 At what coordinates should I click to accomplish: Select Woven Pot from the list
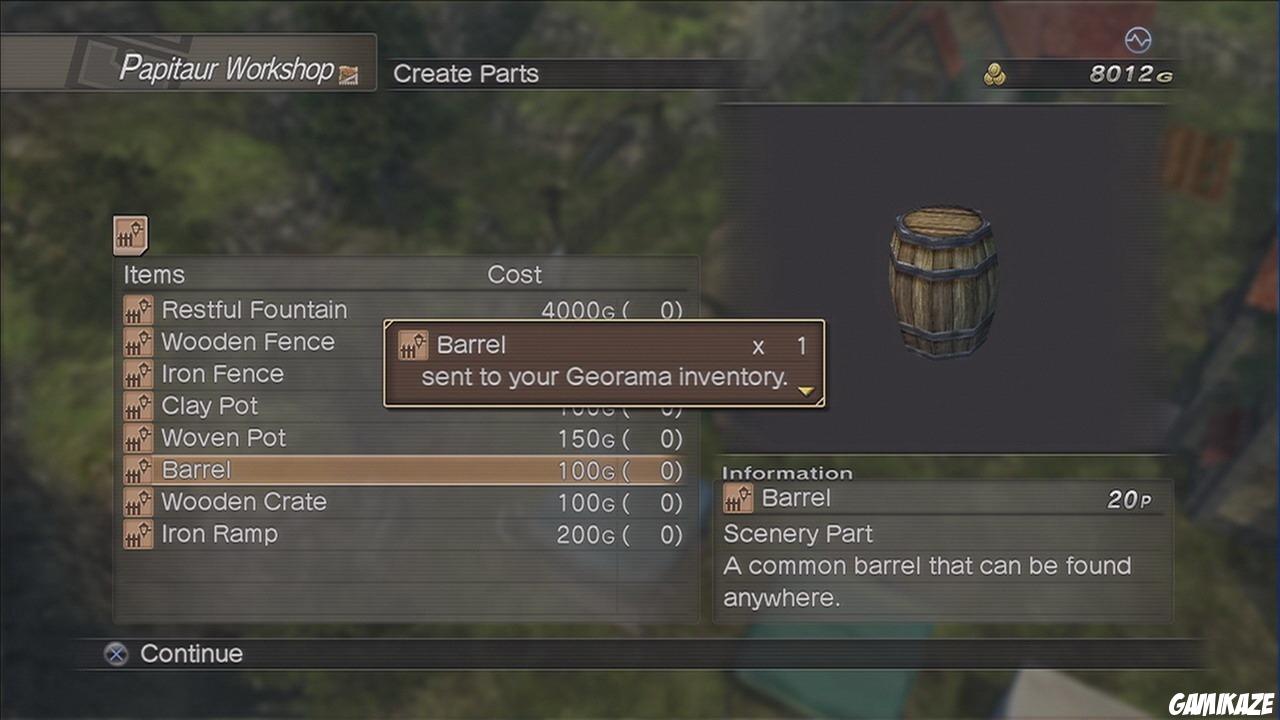click(223, 438)
